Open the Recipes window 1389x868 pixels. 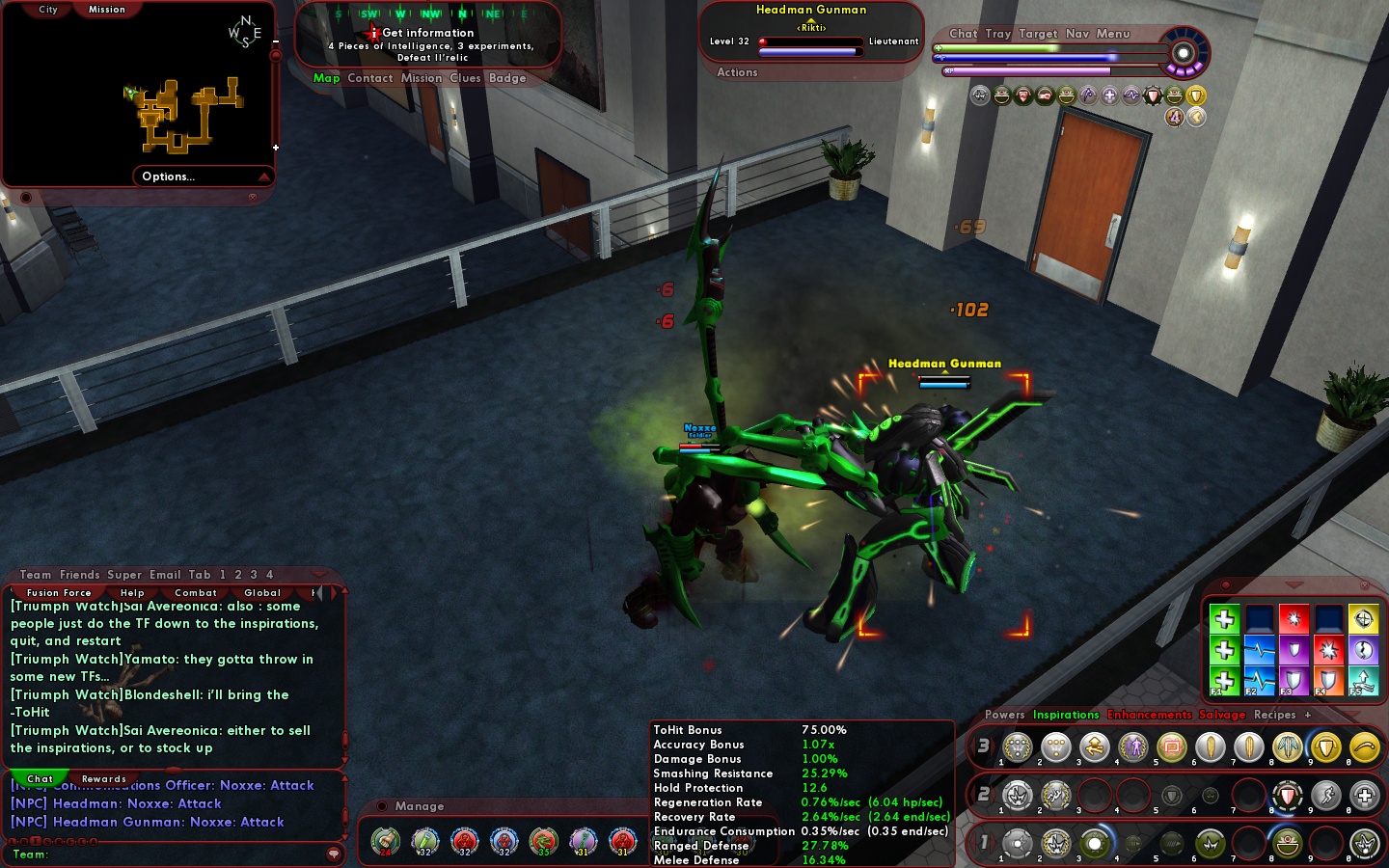(1274, 715)
